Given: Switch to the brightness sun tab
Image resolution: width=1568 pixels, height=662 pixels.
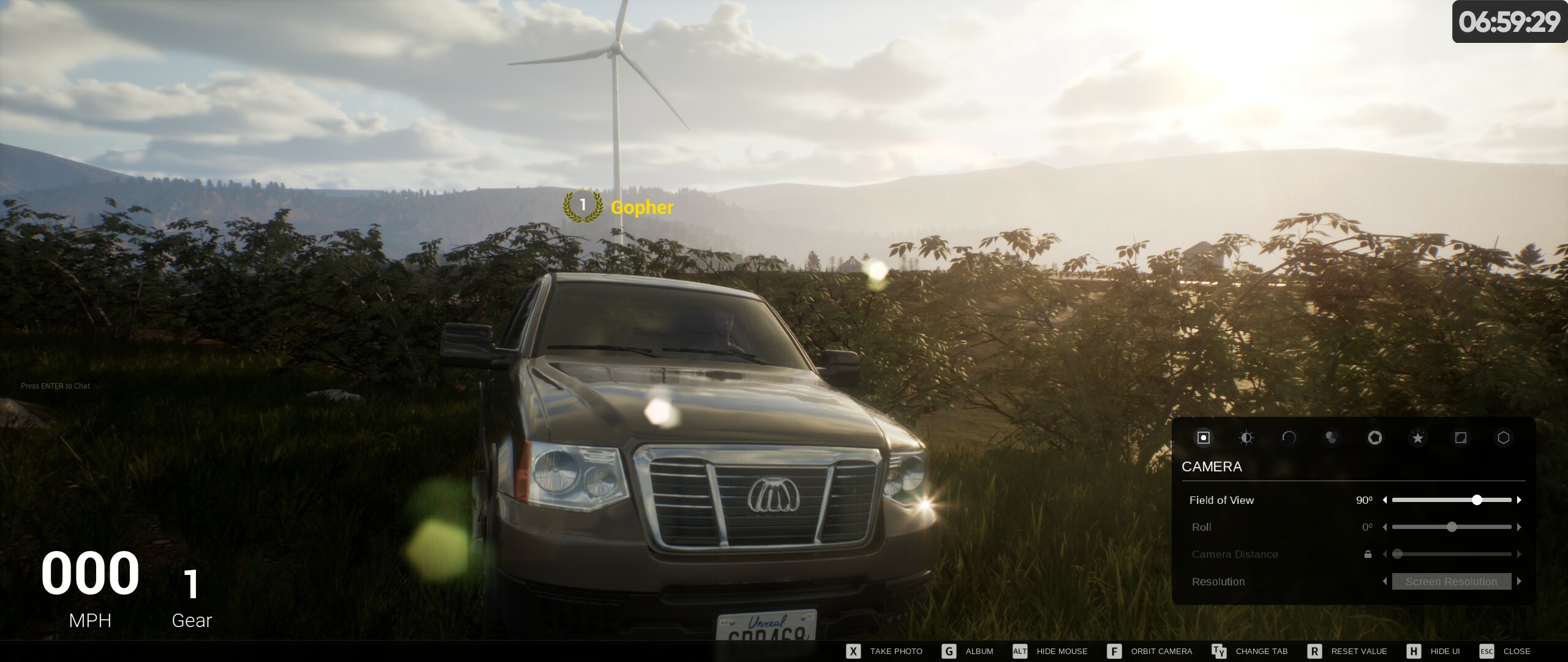Looking at the screenshot, I should (x=1246, y=438).
